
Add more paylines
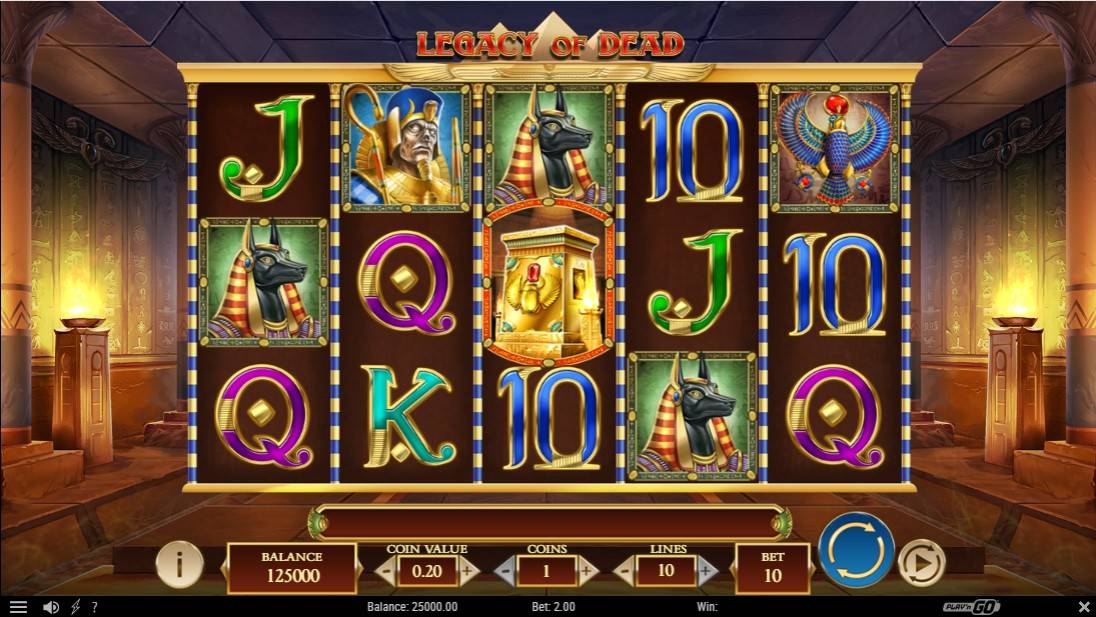[708, 571]
